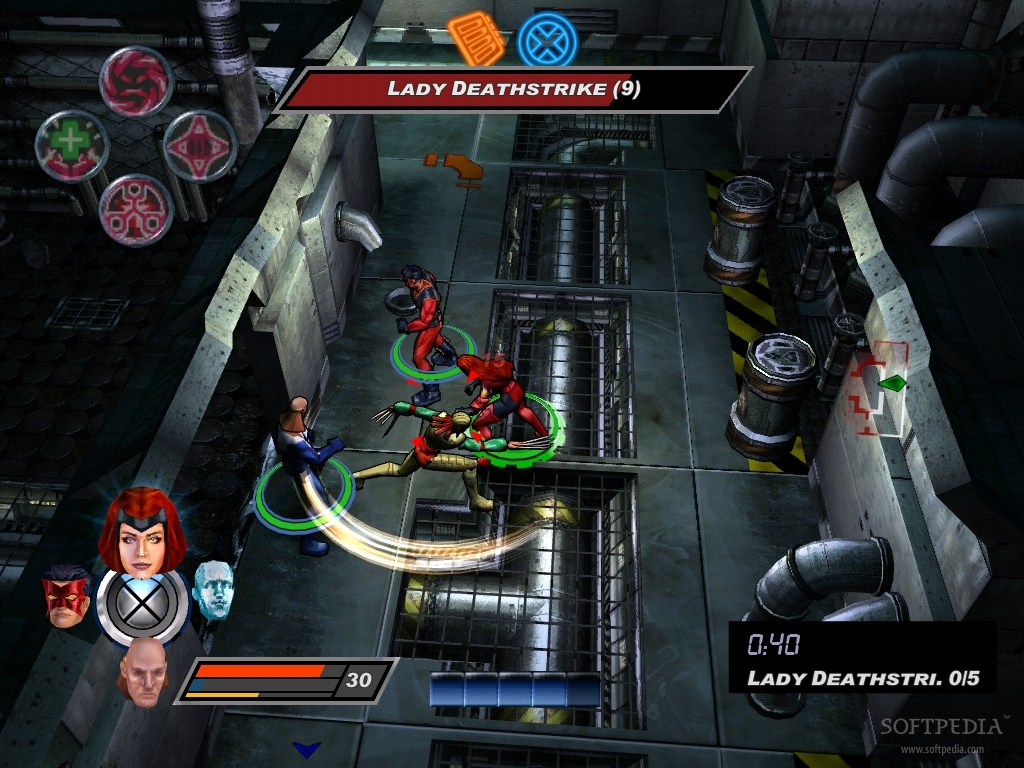Activate the red figure power icon
Image resolution: width=1024 pixels, height=768 pixels.
click(x=136, y=210)
